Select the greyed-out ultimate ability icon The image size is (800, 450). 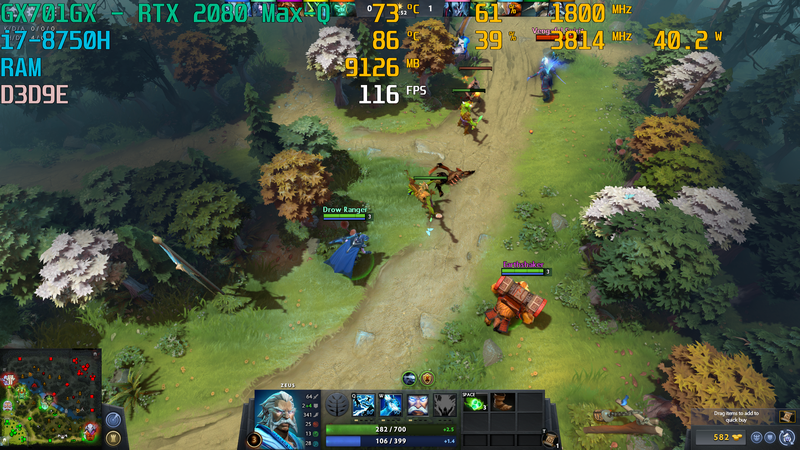coord(444,404)
